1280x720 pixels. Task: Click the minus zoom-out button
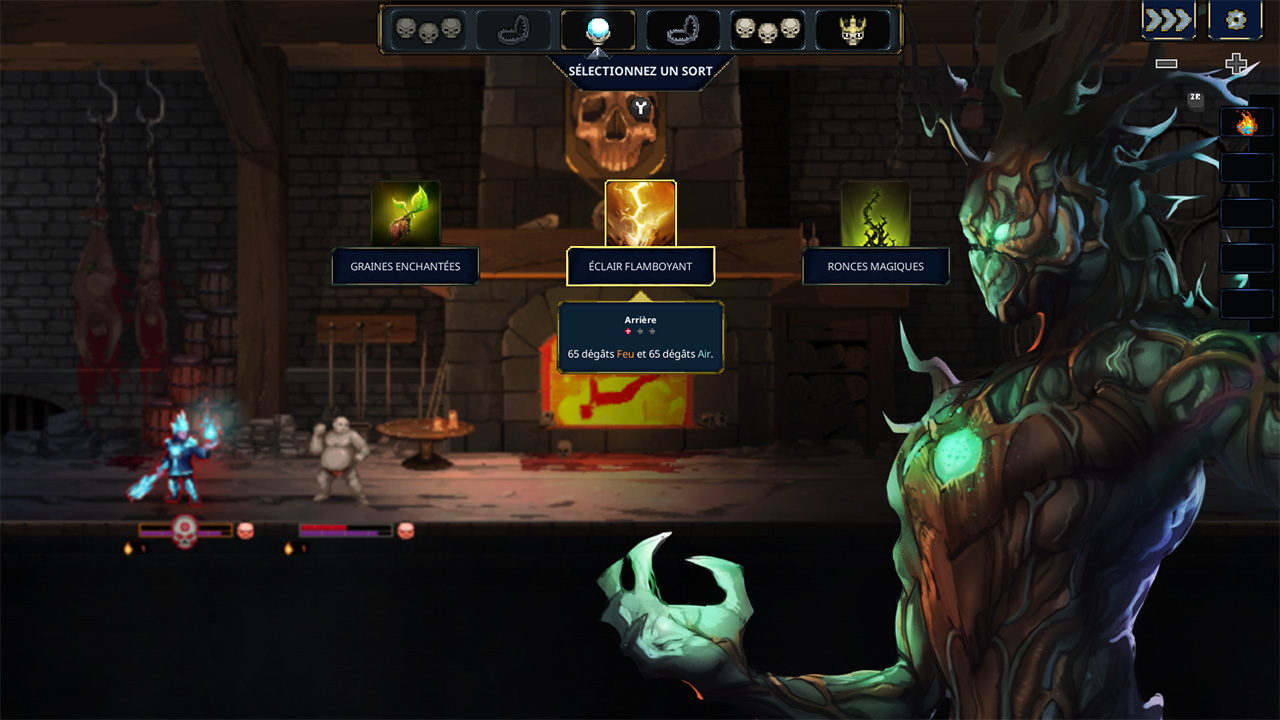click(x=1166, y=64)
